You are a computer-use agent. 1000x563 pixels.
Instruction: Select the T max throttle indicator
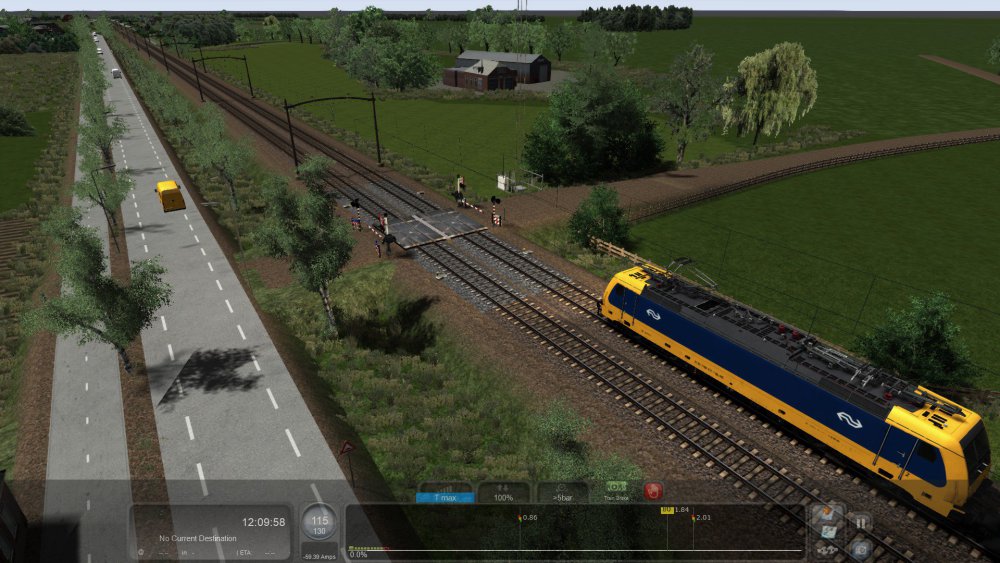444,493
